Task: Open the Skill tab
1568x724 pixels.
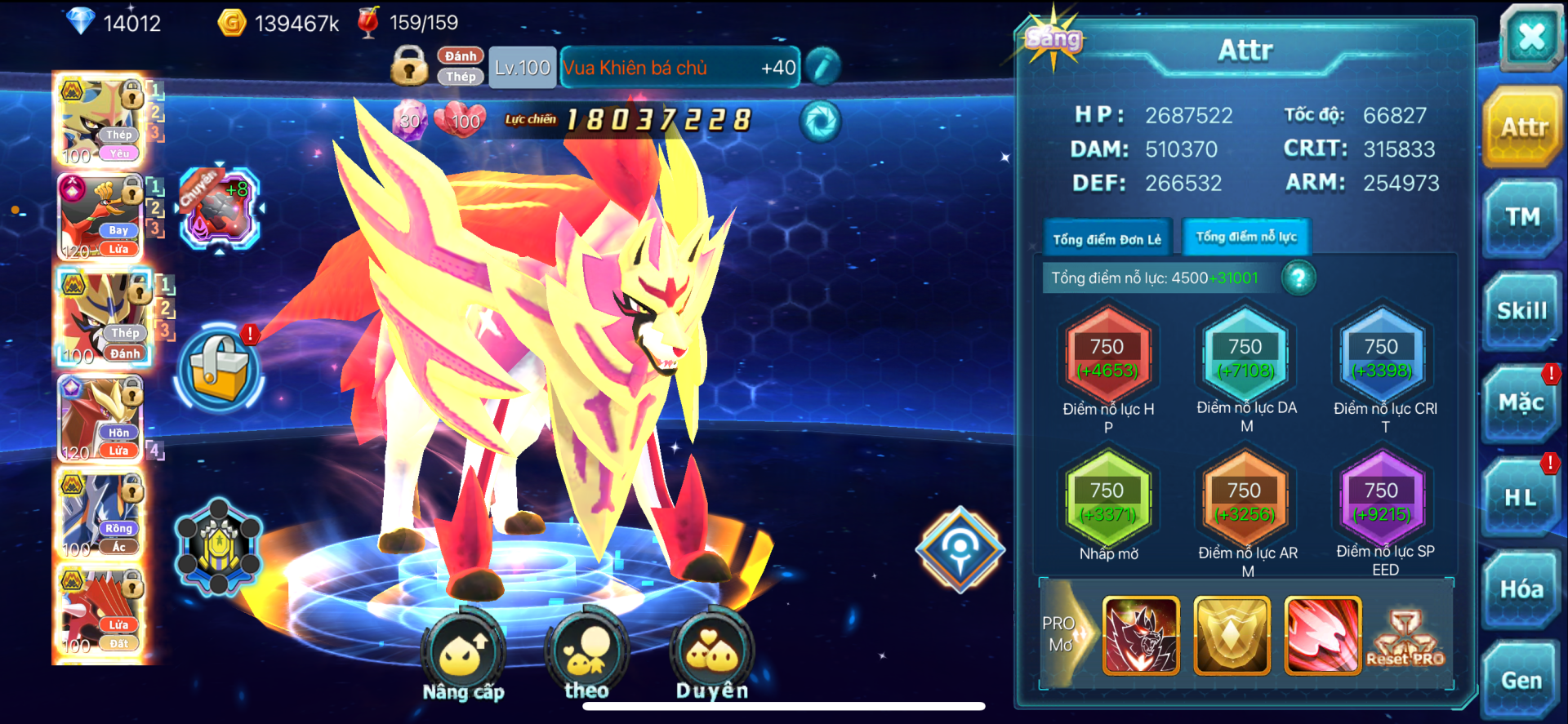Action: point(1521,311)
